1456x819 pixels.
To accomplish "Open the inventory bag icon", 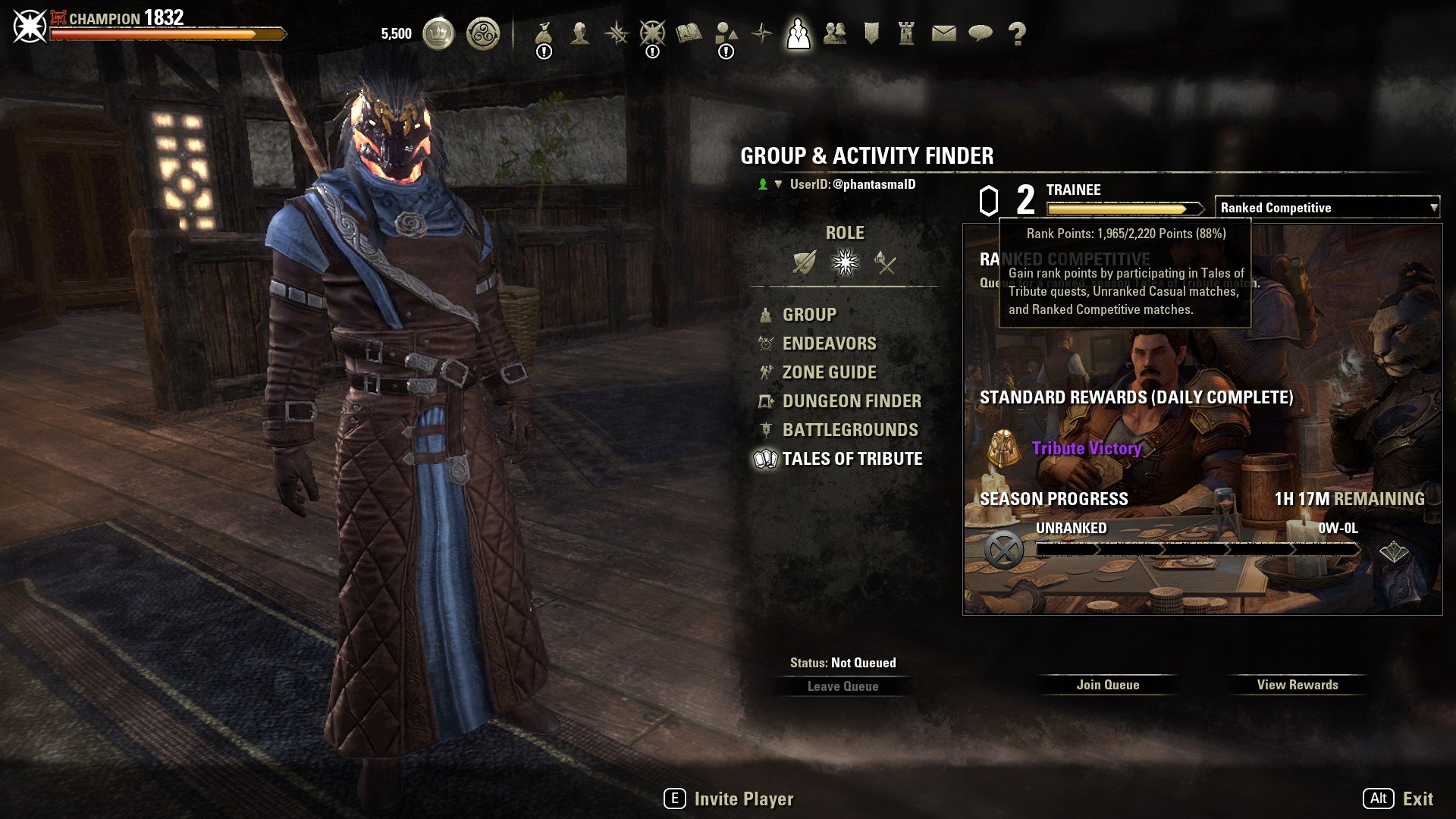I will (x=543, y=33).
